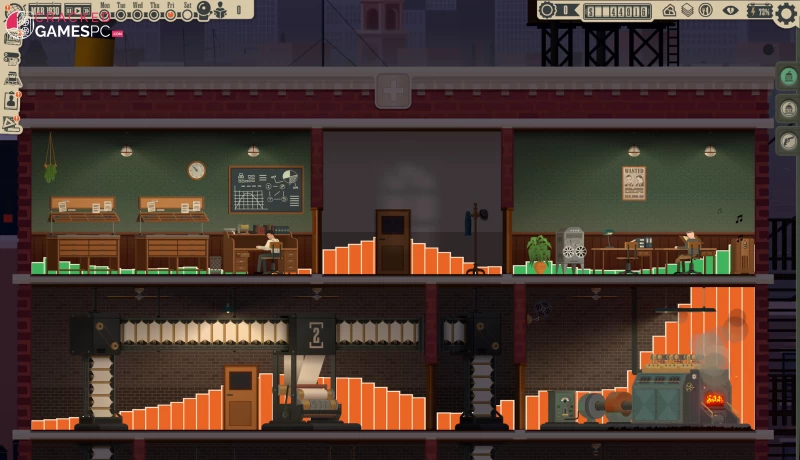Add a new floor with the plus button
Viewport: 800px width, 460px height.
(x=393, y=91)
